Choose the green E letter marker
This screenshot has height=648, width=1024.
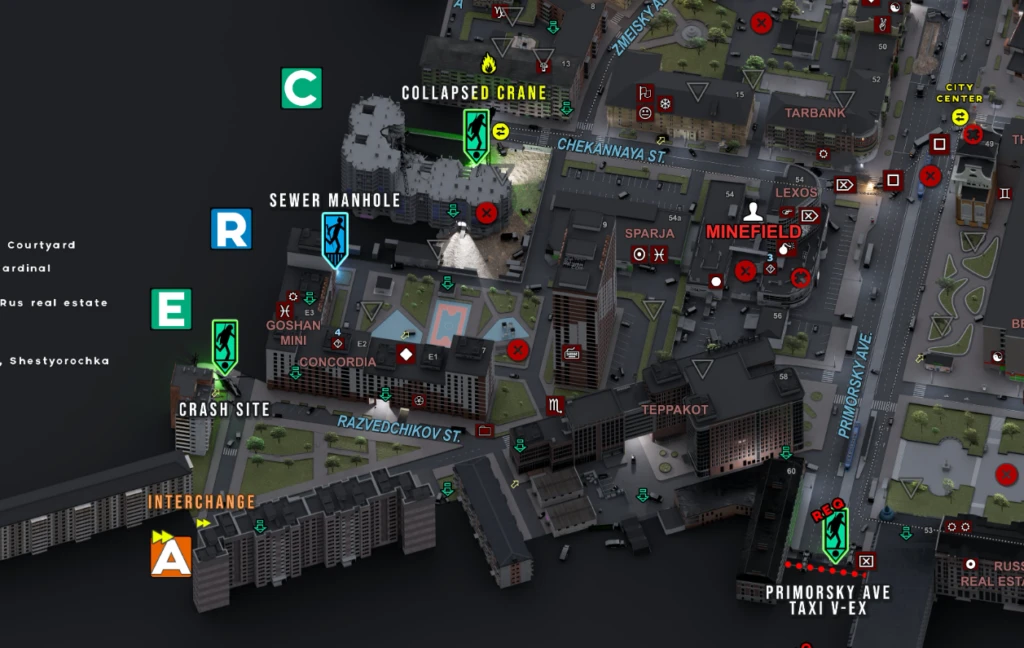[171, 309]
